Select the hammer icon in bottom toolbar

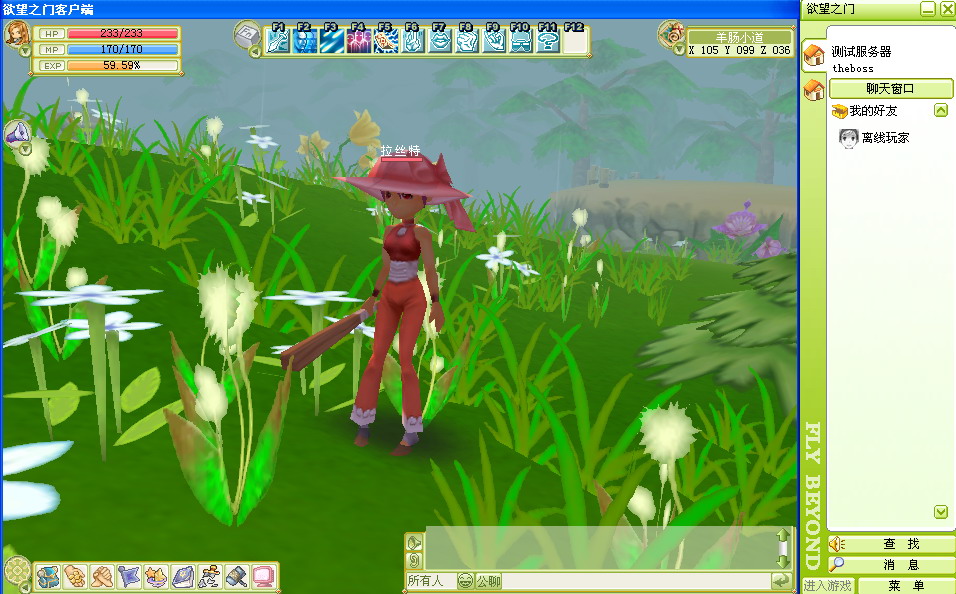pos(237,576)
